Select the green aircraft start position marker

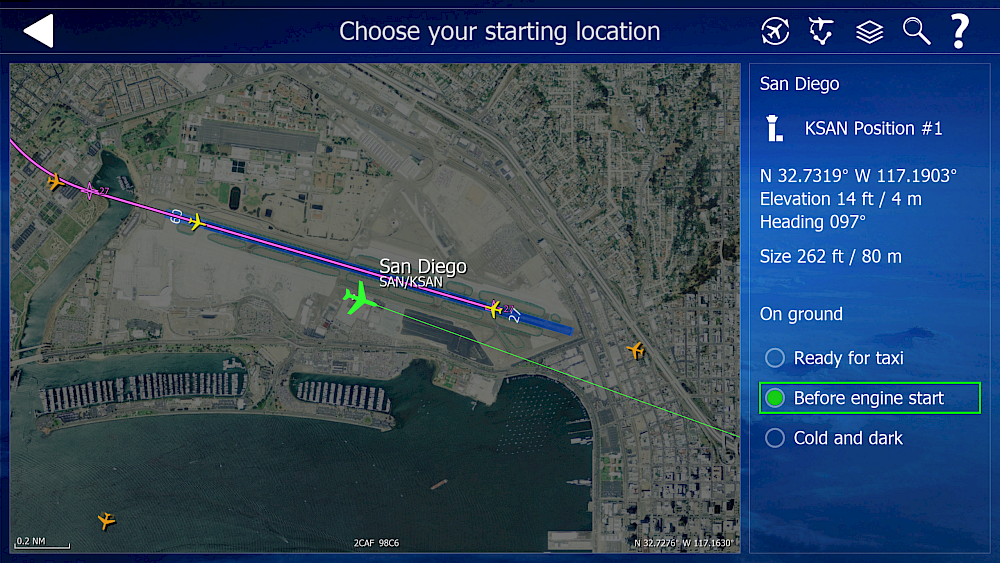[x=358, y=297]
